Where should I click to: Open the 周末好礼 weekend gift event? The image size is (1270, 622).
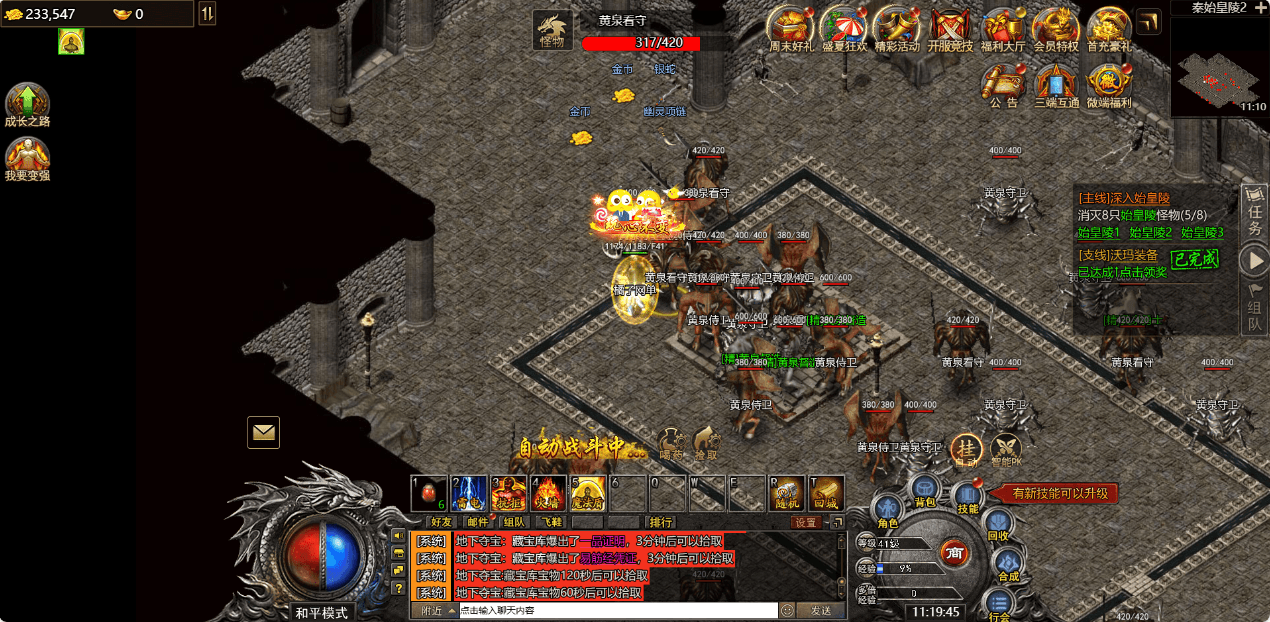[788, 29]
